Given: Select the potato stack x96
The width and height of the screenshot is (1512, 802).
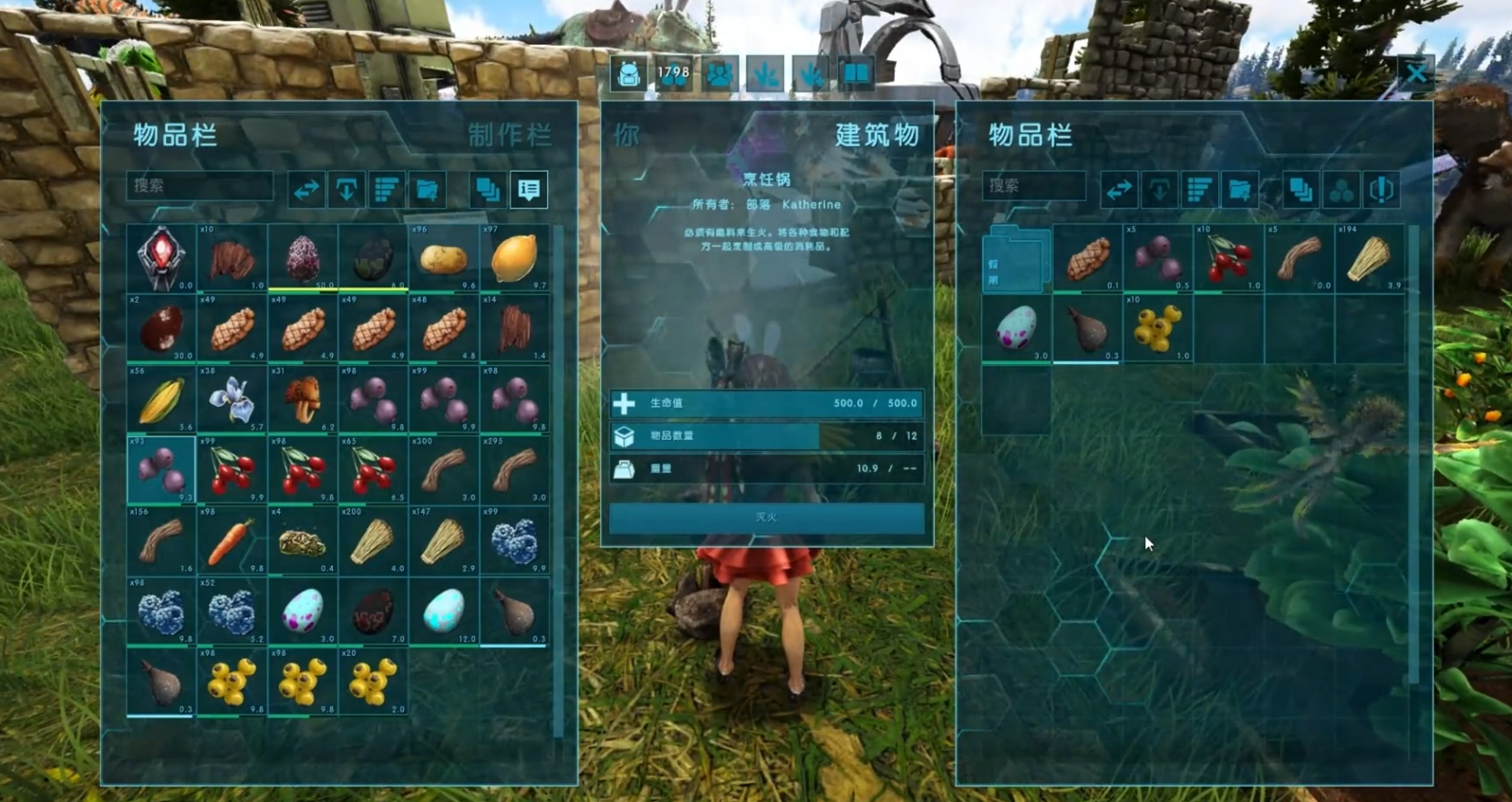Looking at the screenshot, I should point(444,258).
